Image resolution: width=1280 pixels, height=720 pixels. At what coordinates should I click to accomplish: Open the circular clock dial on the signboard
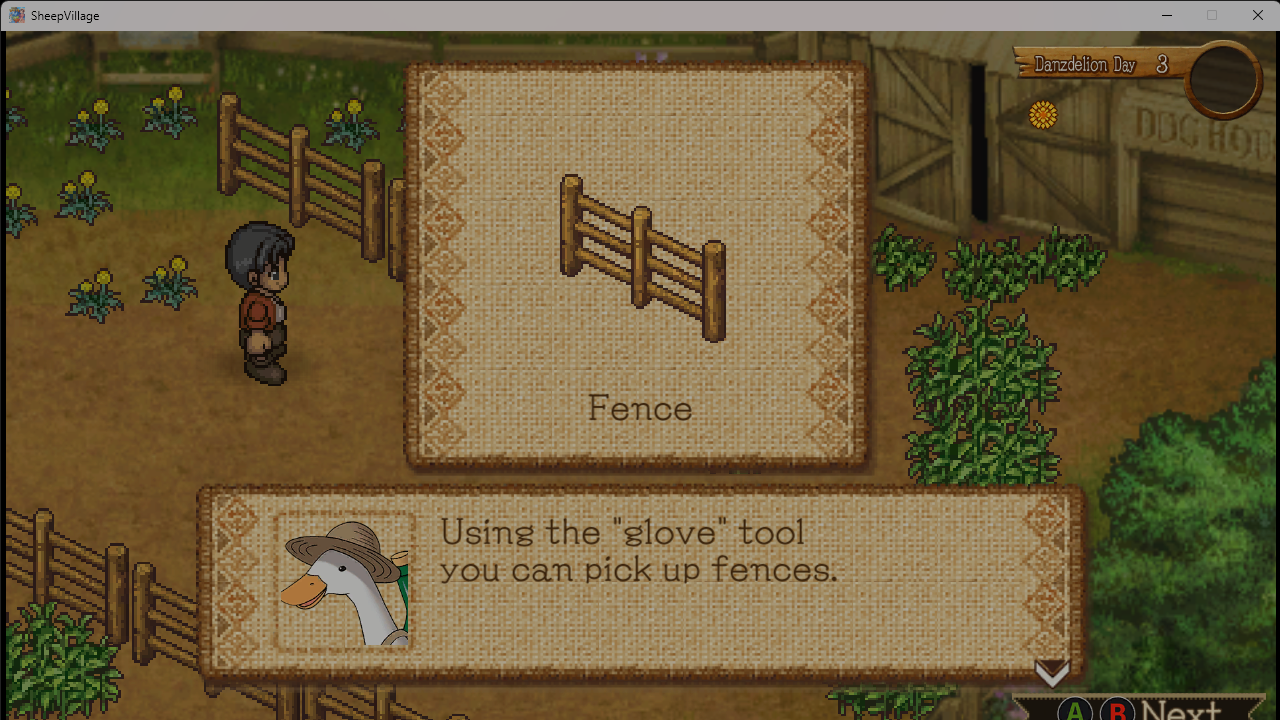(x=1221, y=80)
